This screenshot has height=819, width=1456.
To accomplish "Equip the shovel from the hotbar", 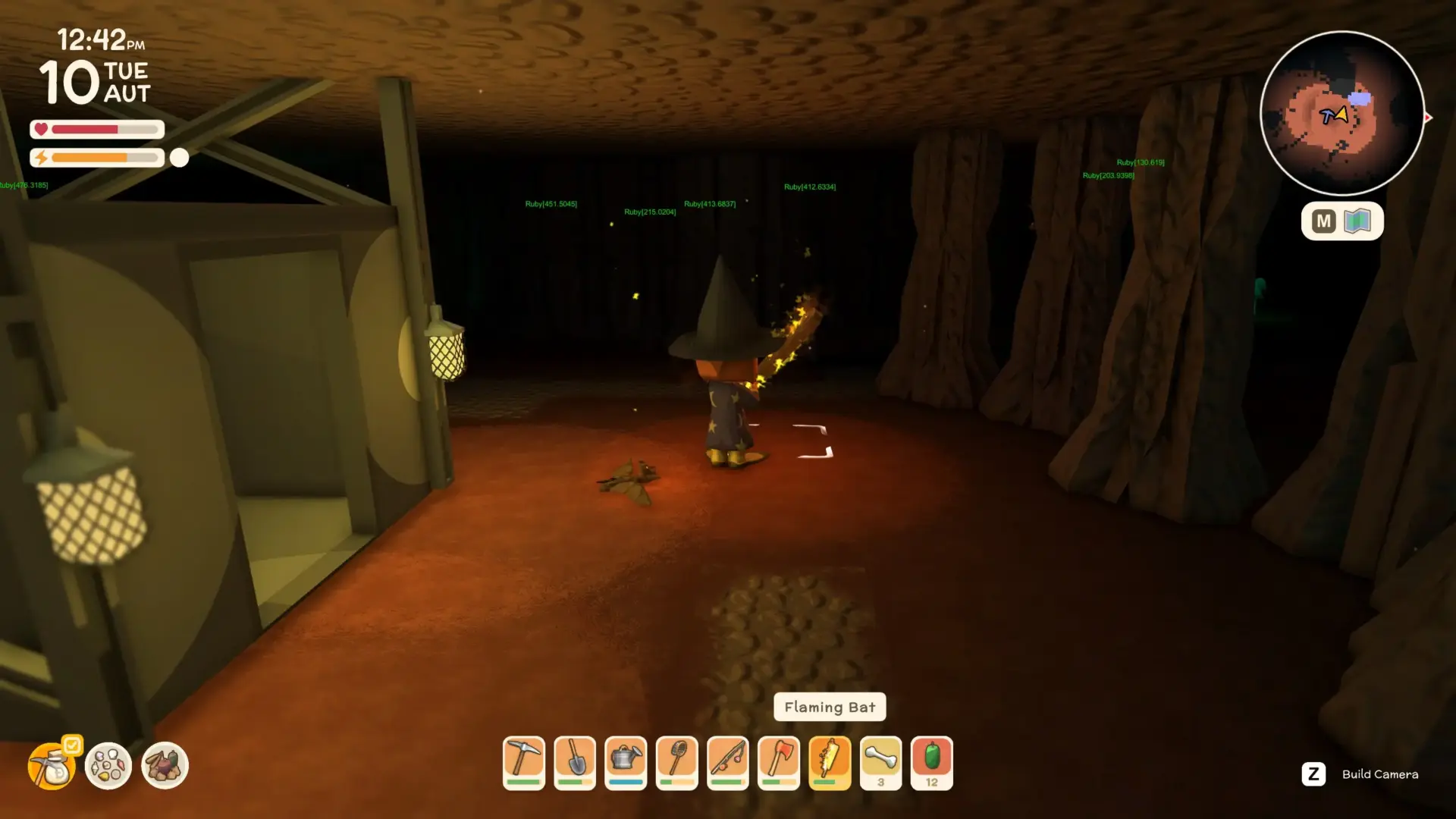I will coord(575,762).
